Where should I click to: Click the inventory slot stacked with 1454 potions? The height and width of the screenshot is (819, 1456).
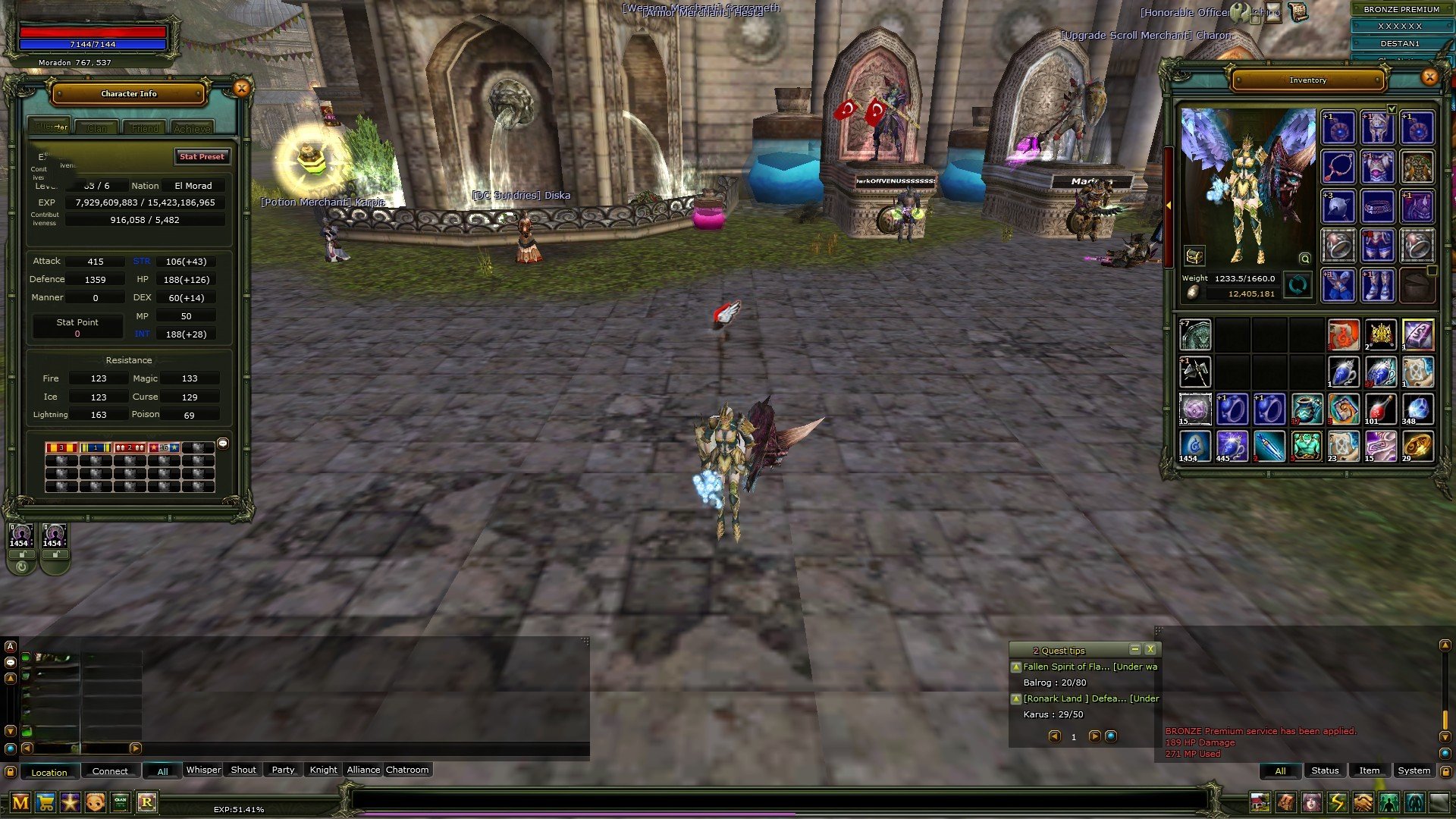point(1196,447)
